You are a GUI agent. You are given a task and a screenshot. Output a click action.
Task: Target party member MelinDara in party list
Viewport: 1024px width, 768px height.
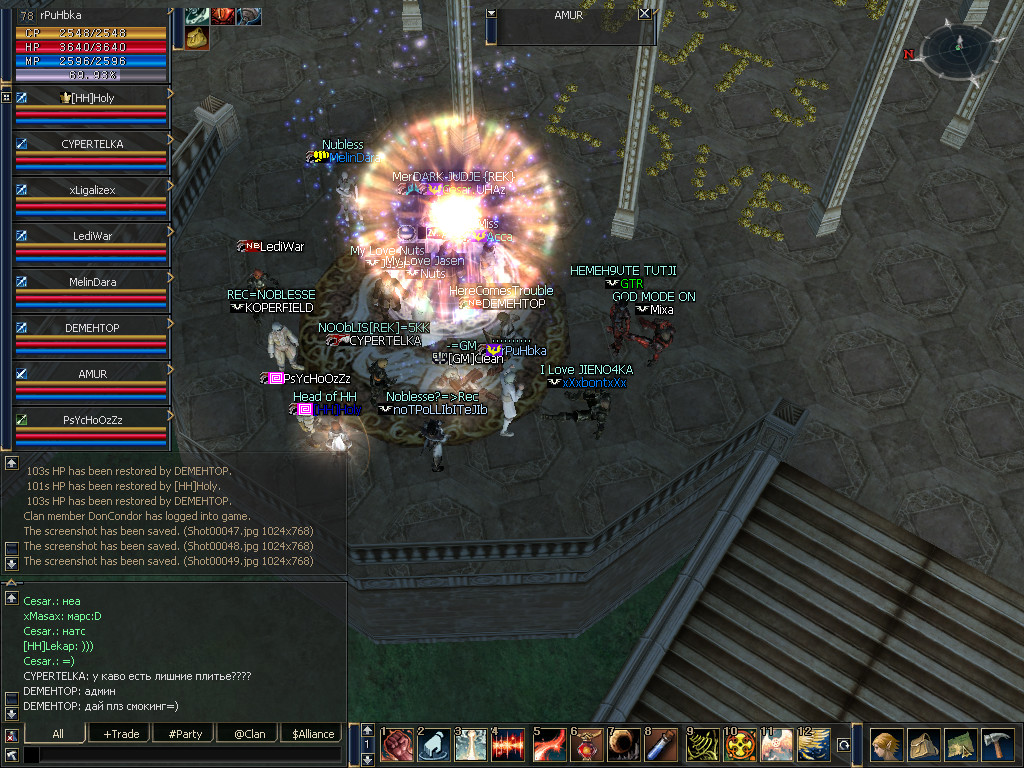click(x=92, y=282)
